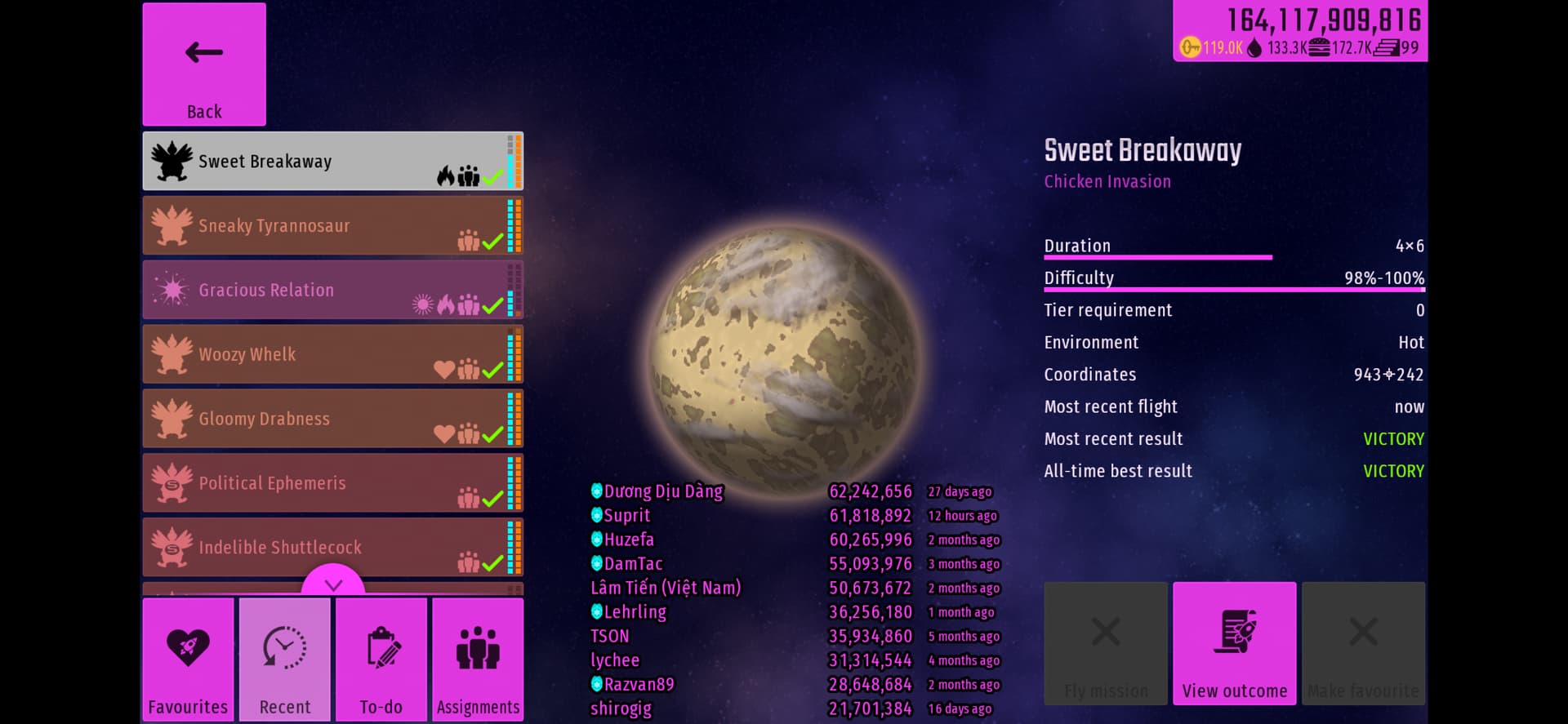Viewport: 1568px width, 724px height.
Task: Choose the Sneaky Tyrannosaur mission row
Action: click(x=332, y=226)
